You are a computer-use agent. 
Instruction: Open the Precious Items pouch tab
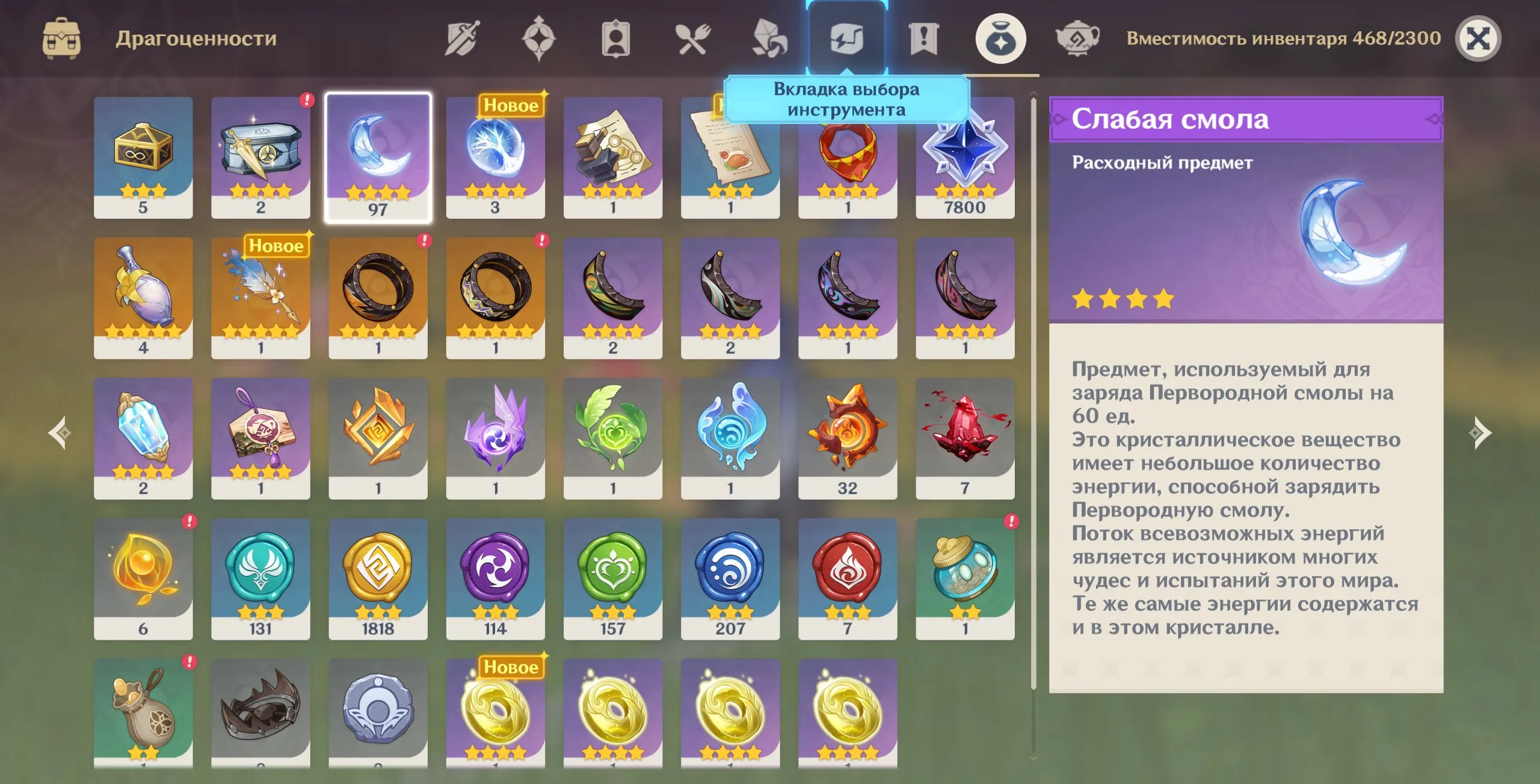pos(1000,38)
